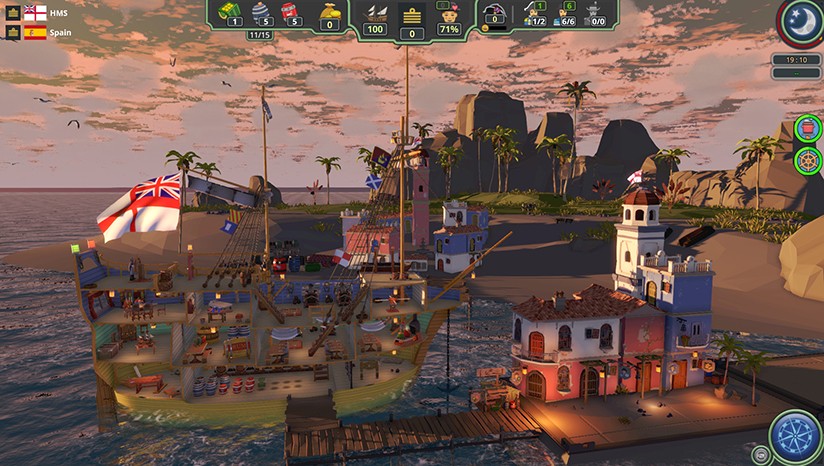824x466 pixels.
Task: Check the crew morale face icon
Action: click(449, 12)
